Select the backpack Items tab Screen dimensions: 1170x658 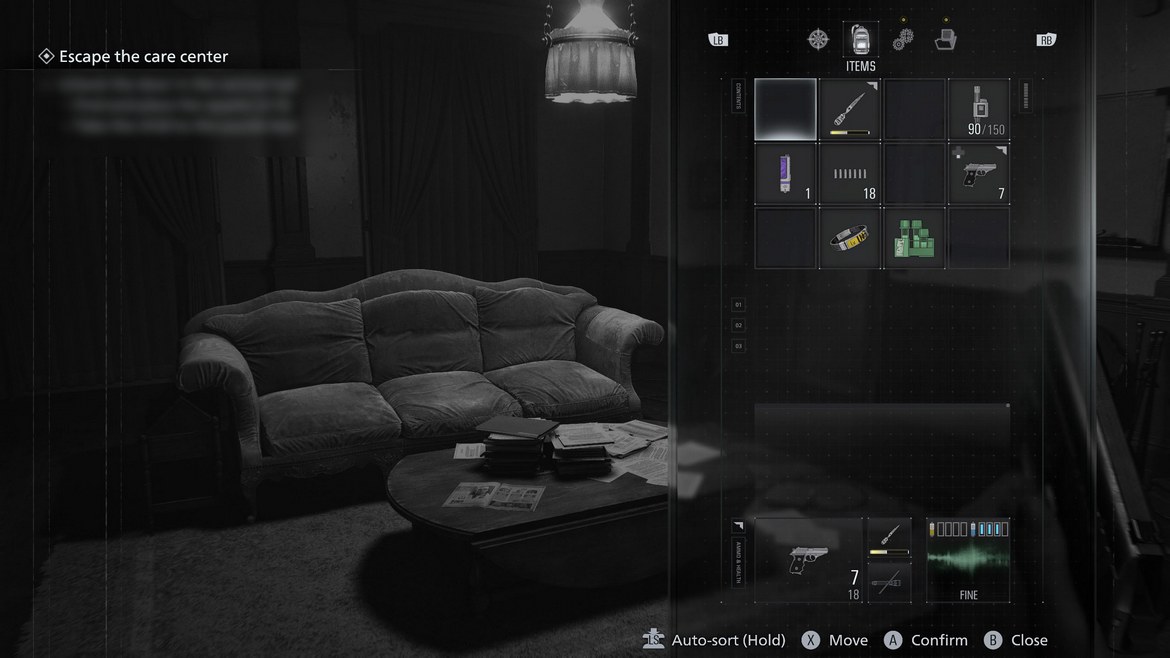click(860, 40)
